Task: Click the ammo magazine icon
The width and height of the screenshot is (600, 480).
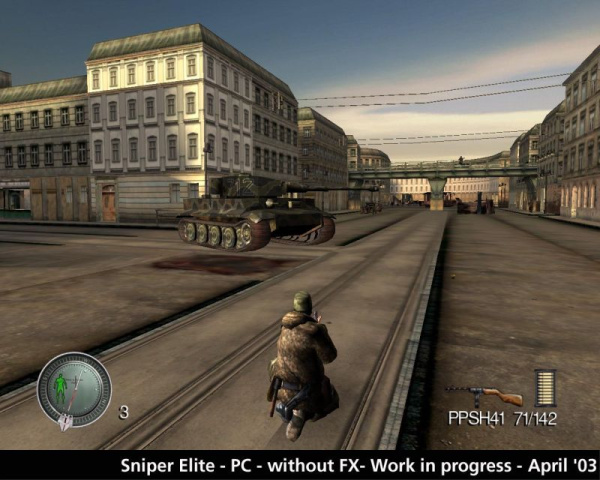Action: [x=546, y=387]
